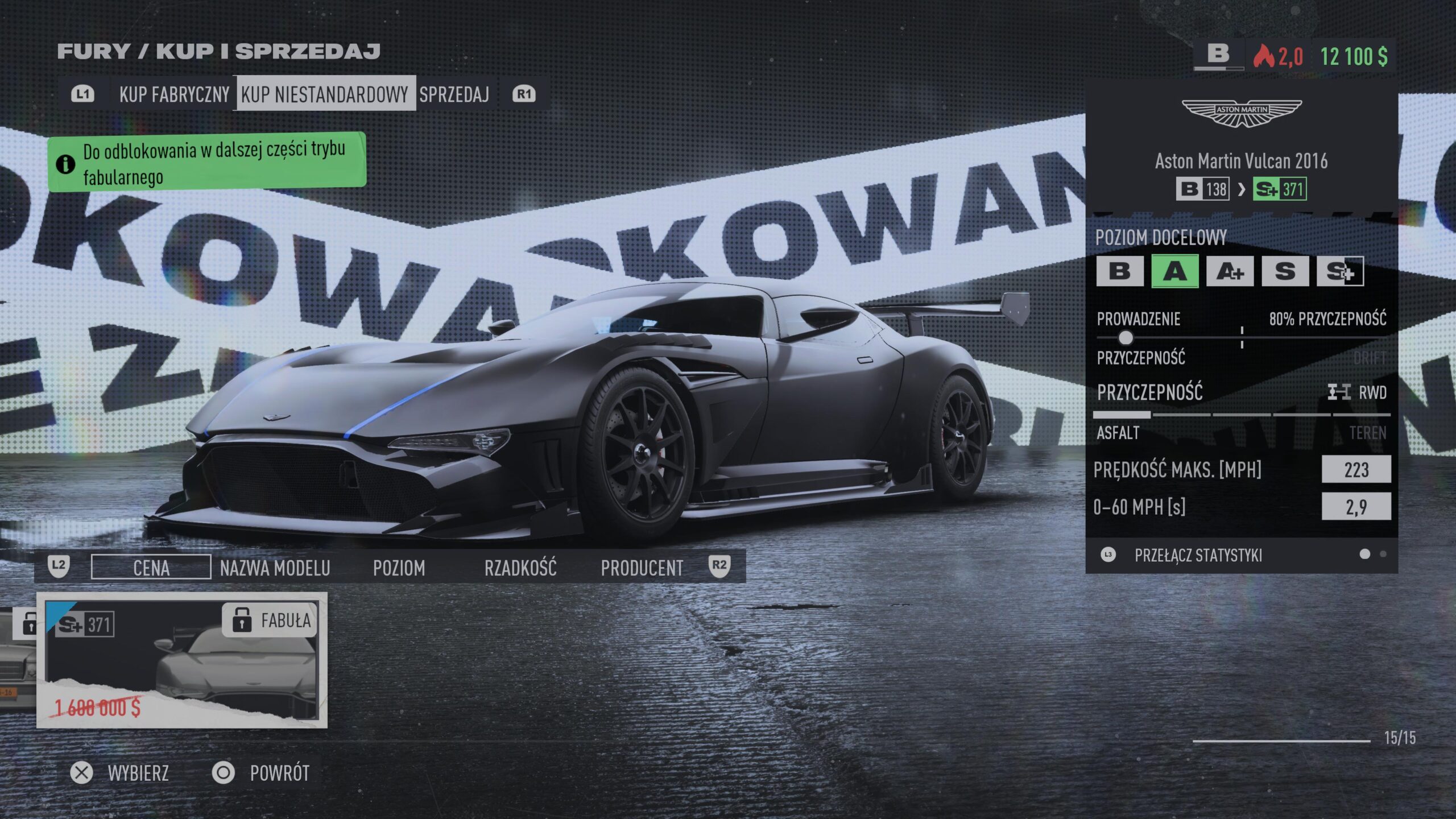The width and height of the screenshot is (1456, 819).
Task: Open the KUP NIESTANDARDOWY tab
Action: pyautogui.click(x=325, y=94)
